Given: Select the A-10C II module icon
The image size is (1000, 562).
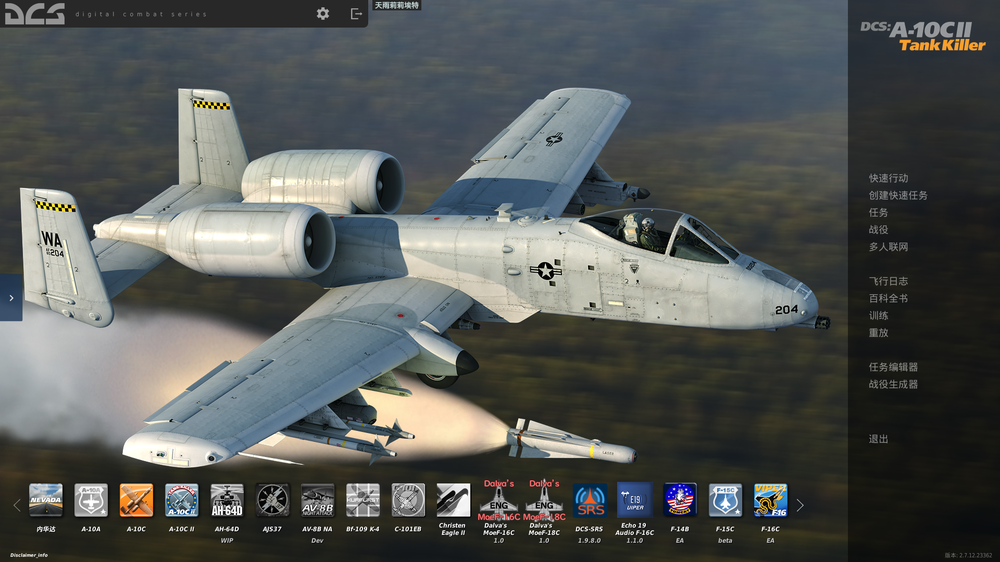Looking at the screenshot, I should (x=181, y=500).
